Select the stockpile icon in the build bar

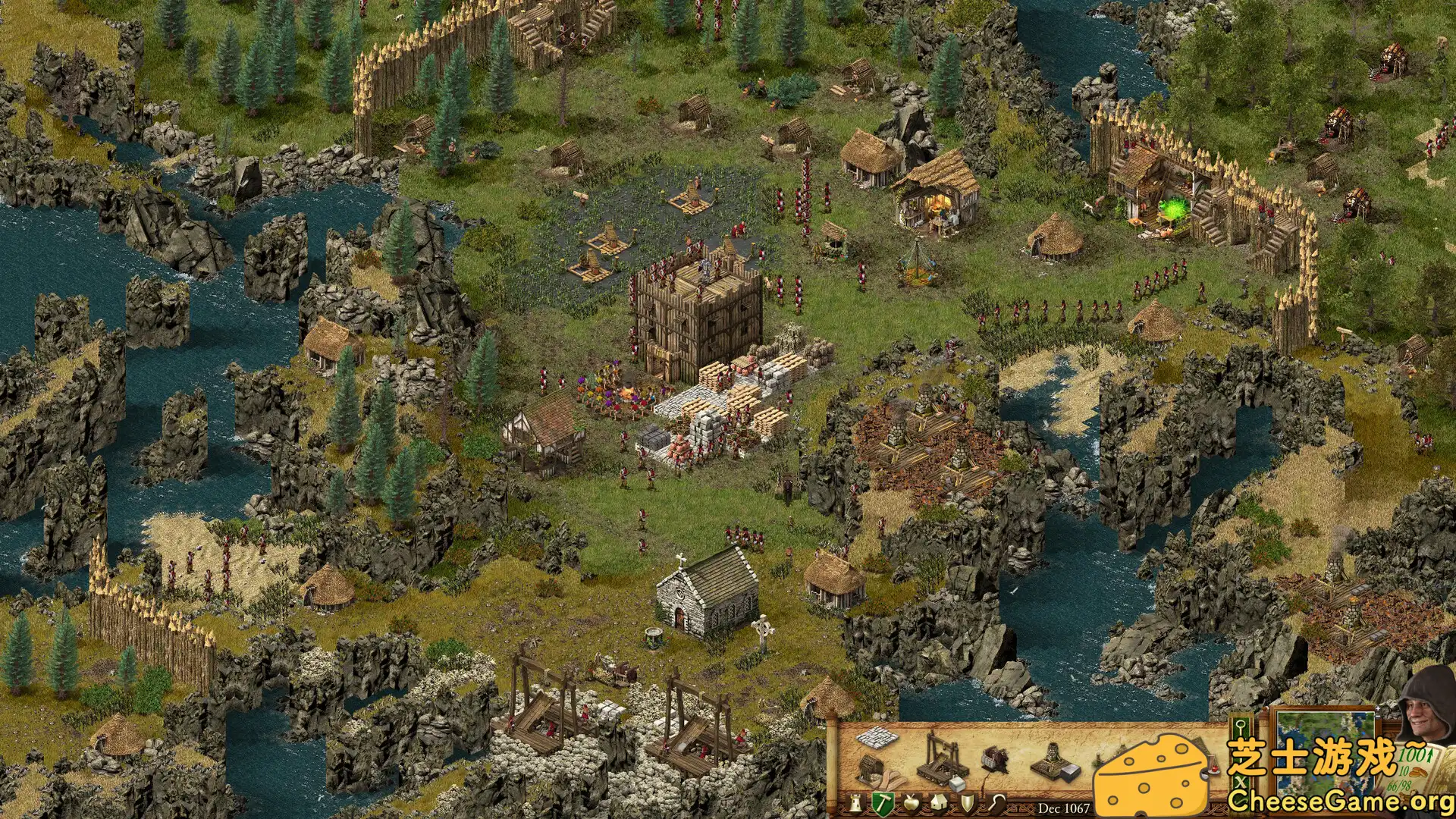tap(875, 738)
